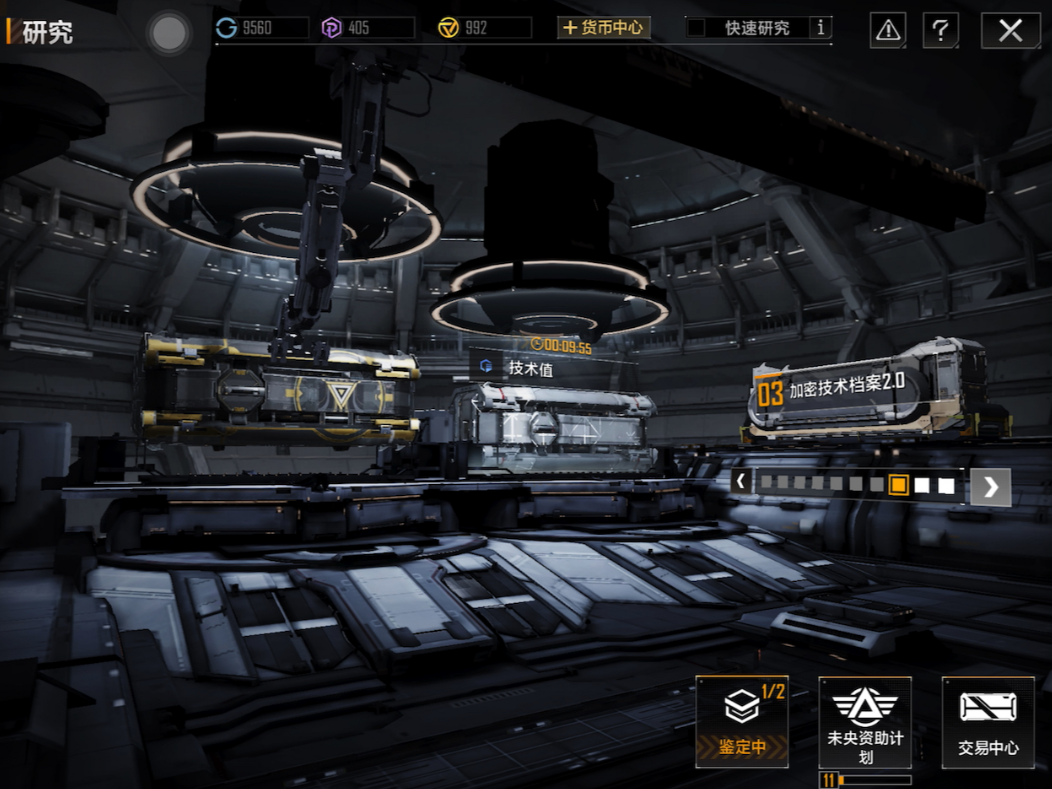Open the 货币中心 currency center
The image size is (1052, 789).
click(604, 28)
